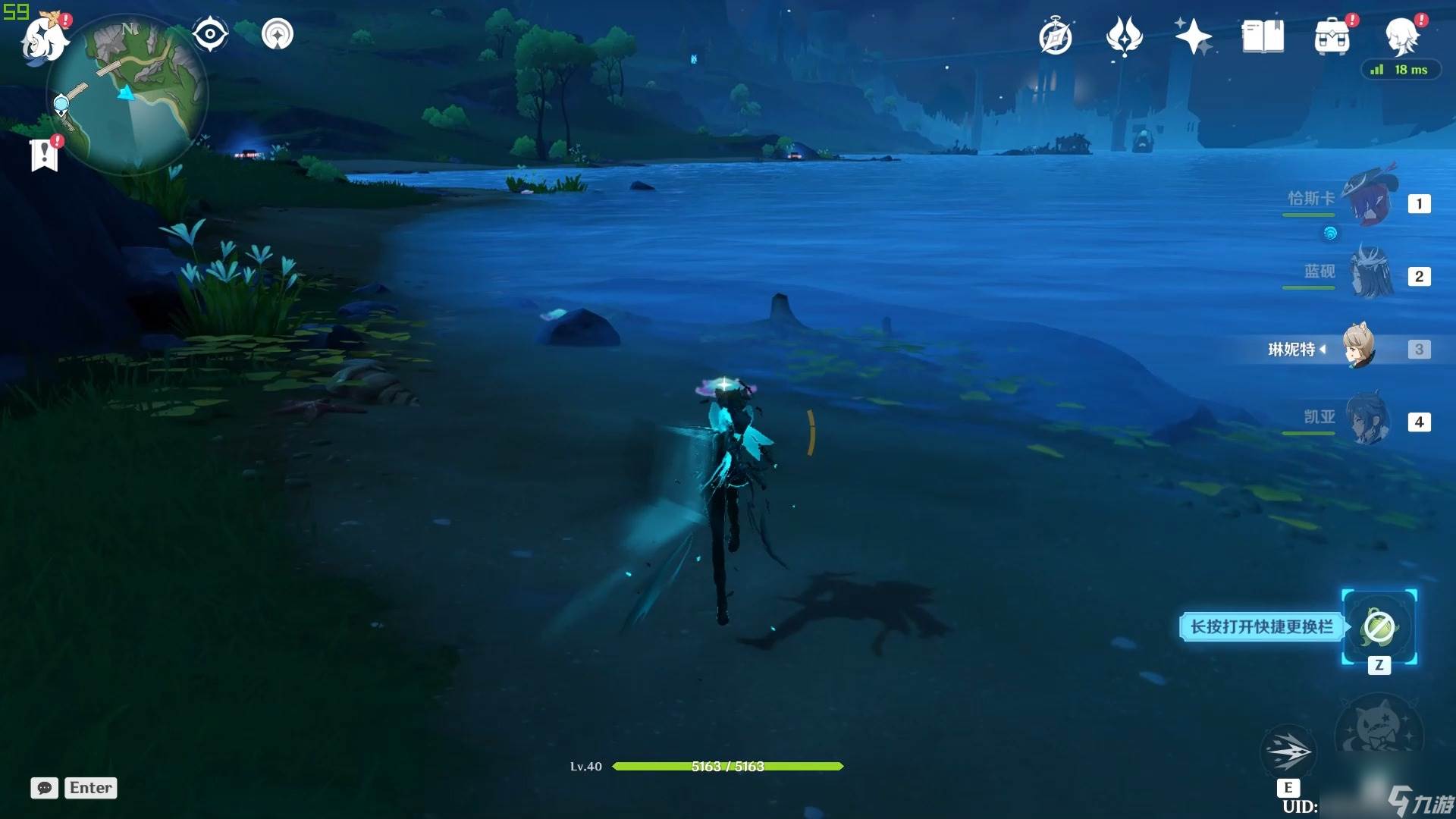The image size is (1456, 819).
Task: Use the quick gadget slot
Action: (x=1379, y=627)
